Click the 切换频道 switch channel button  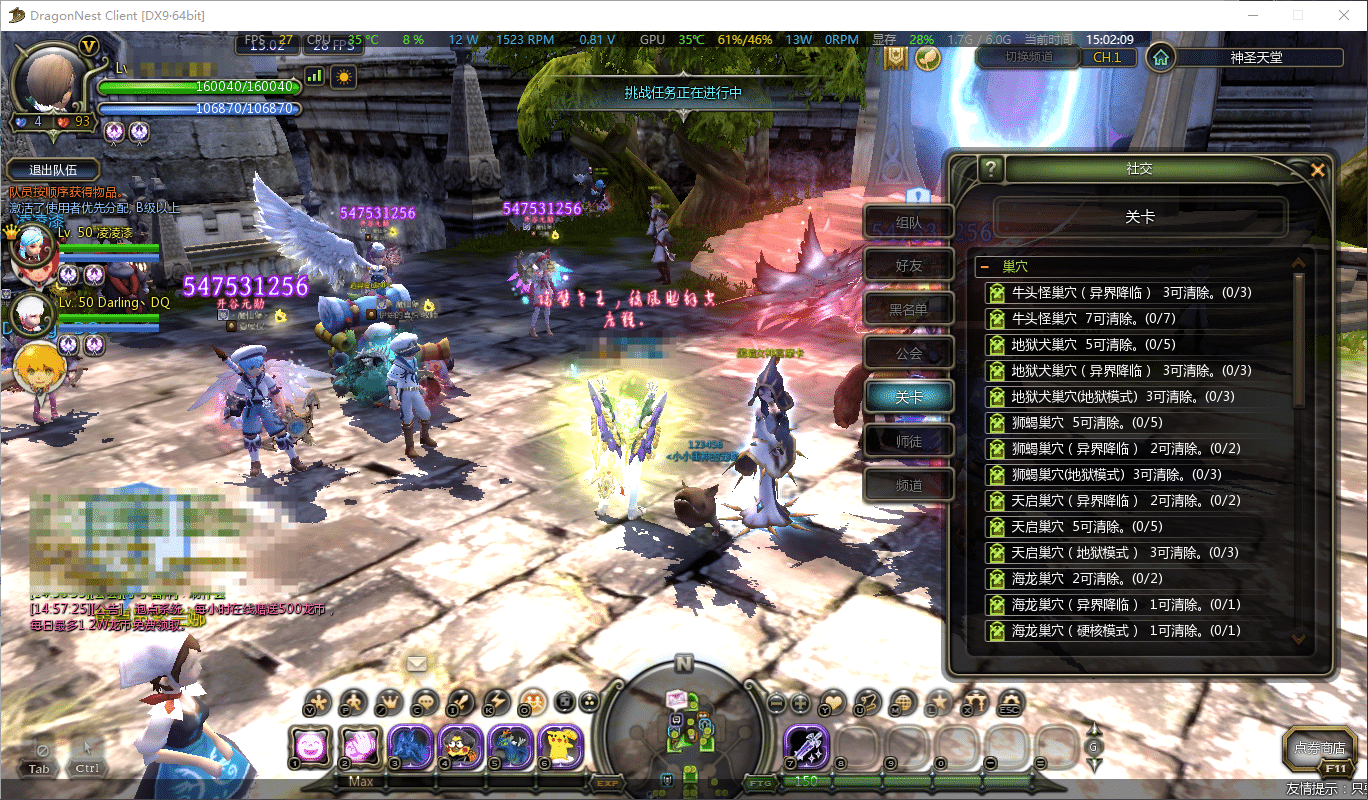[x=1028, y=57]
